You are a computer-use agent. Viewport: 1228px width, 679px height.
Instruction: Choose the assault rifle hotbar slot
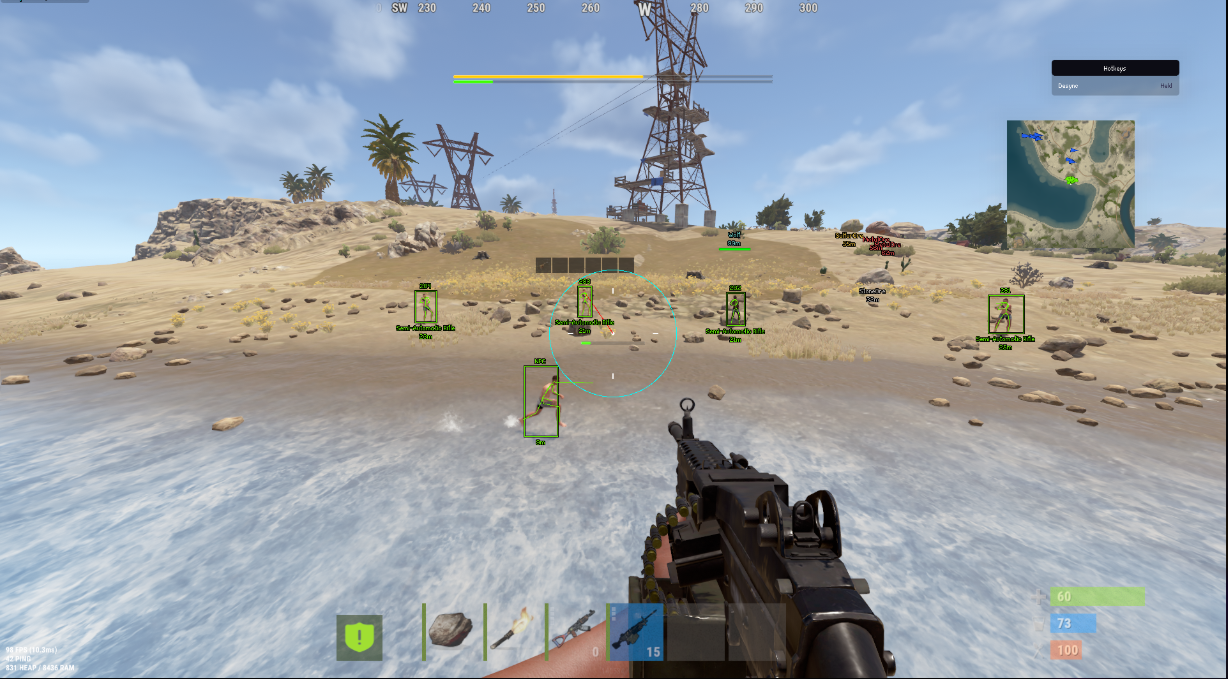(x=575, y=630)
